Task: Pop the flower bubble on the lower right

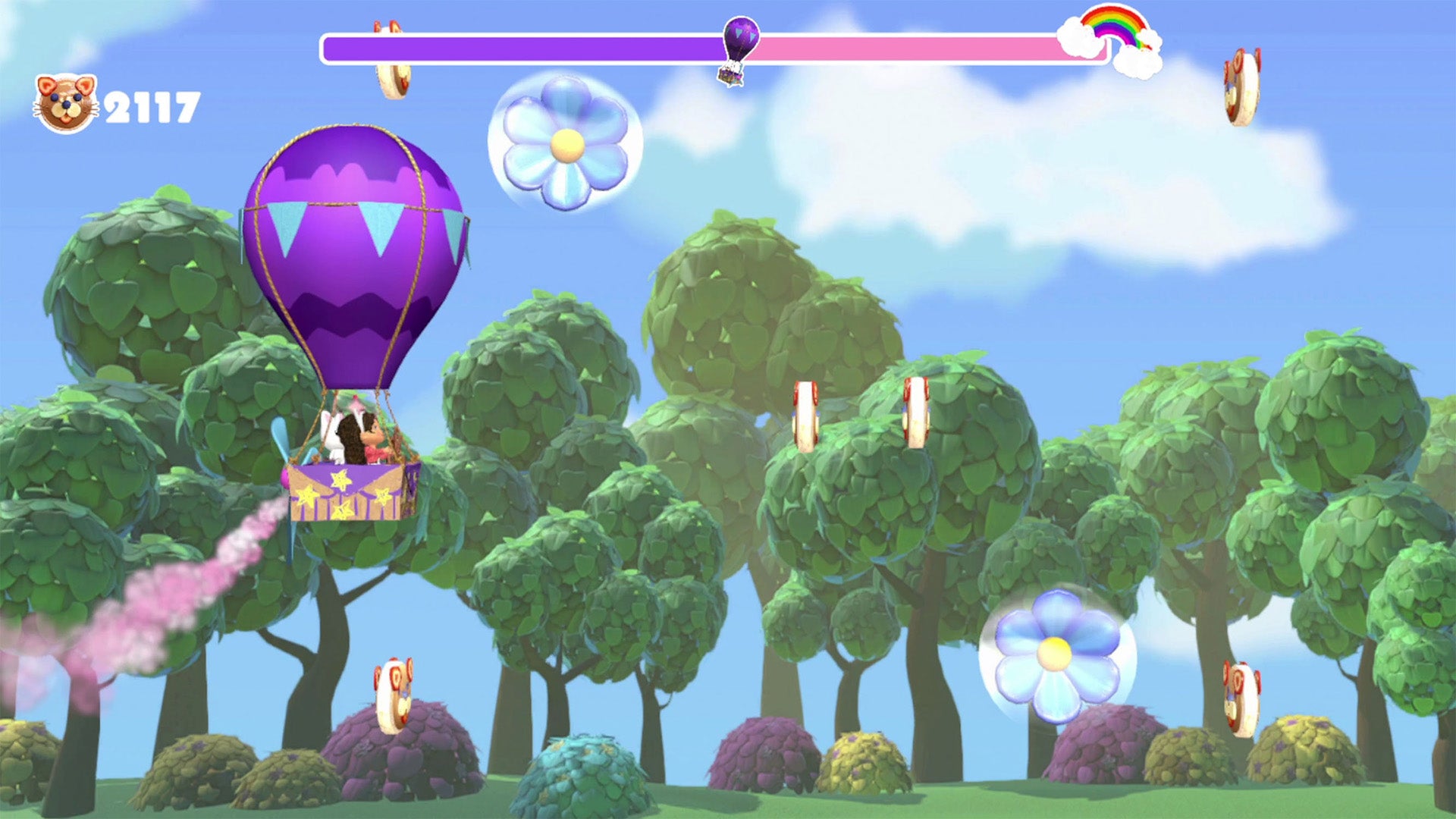Action: [1054, 652]
